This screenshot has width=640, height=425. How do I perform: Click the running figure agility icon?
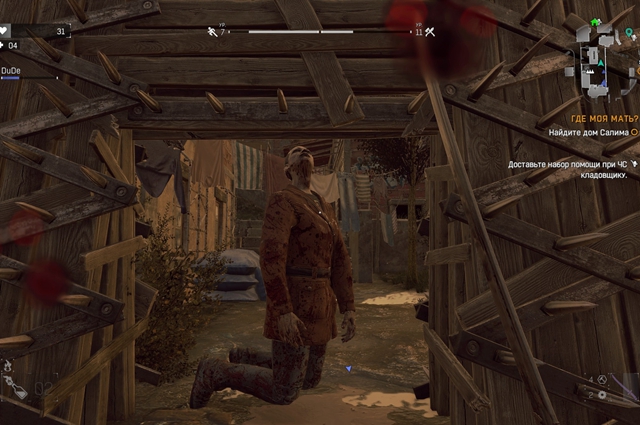coord(212,32)
